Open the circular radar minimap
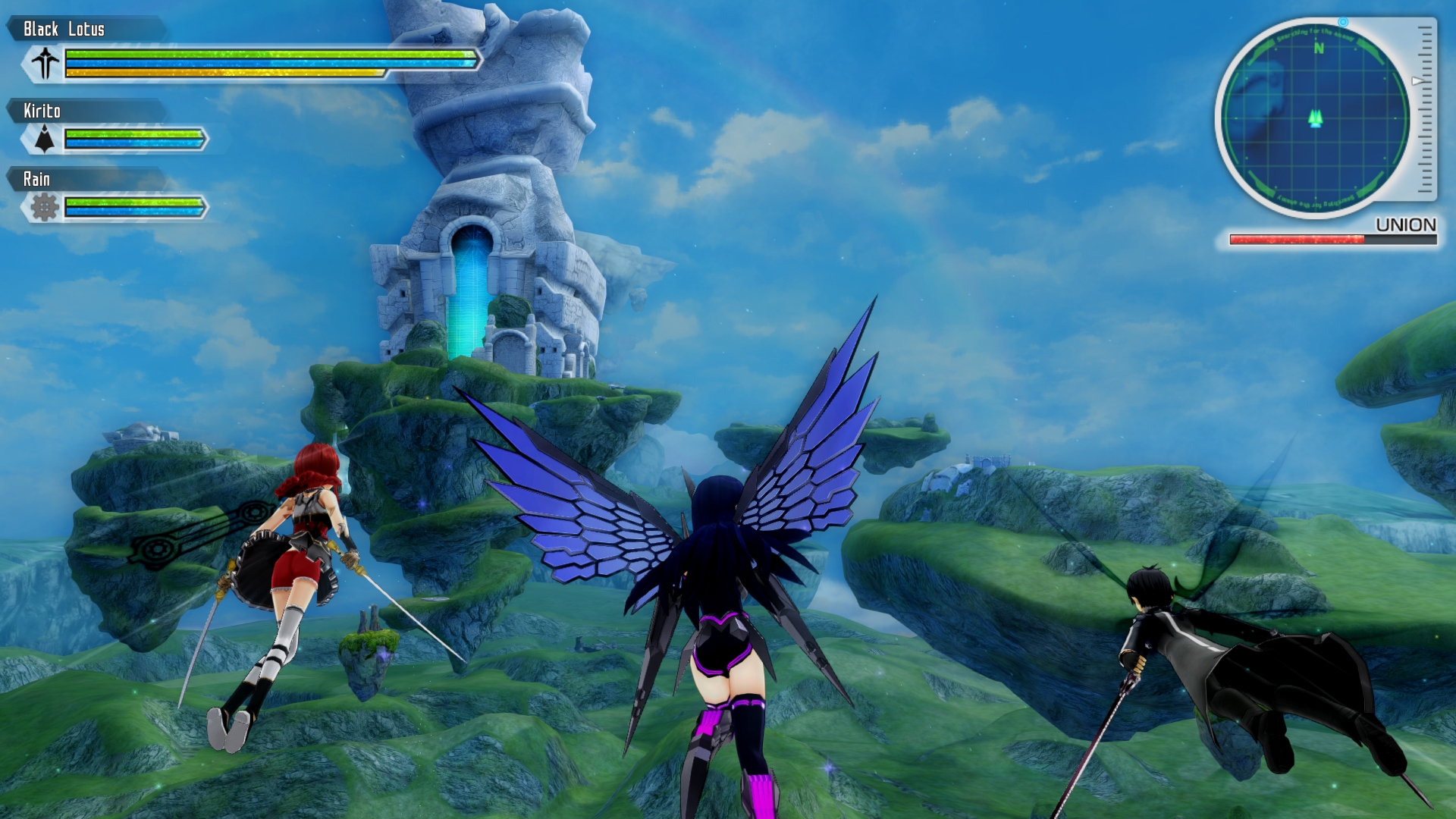 [x=1316, y=119]
